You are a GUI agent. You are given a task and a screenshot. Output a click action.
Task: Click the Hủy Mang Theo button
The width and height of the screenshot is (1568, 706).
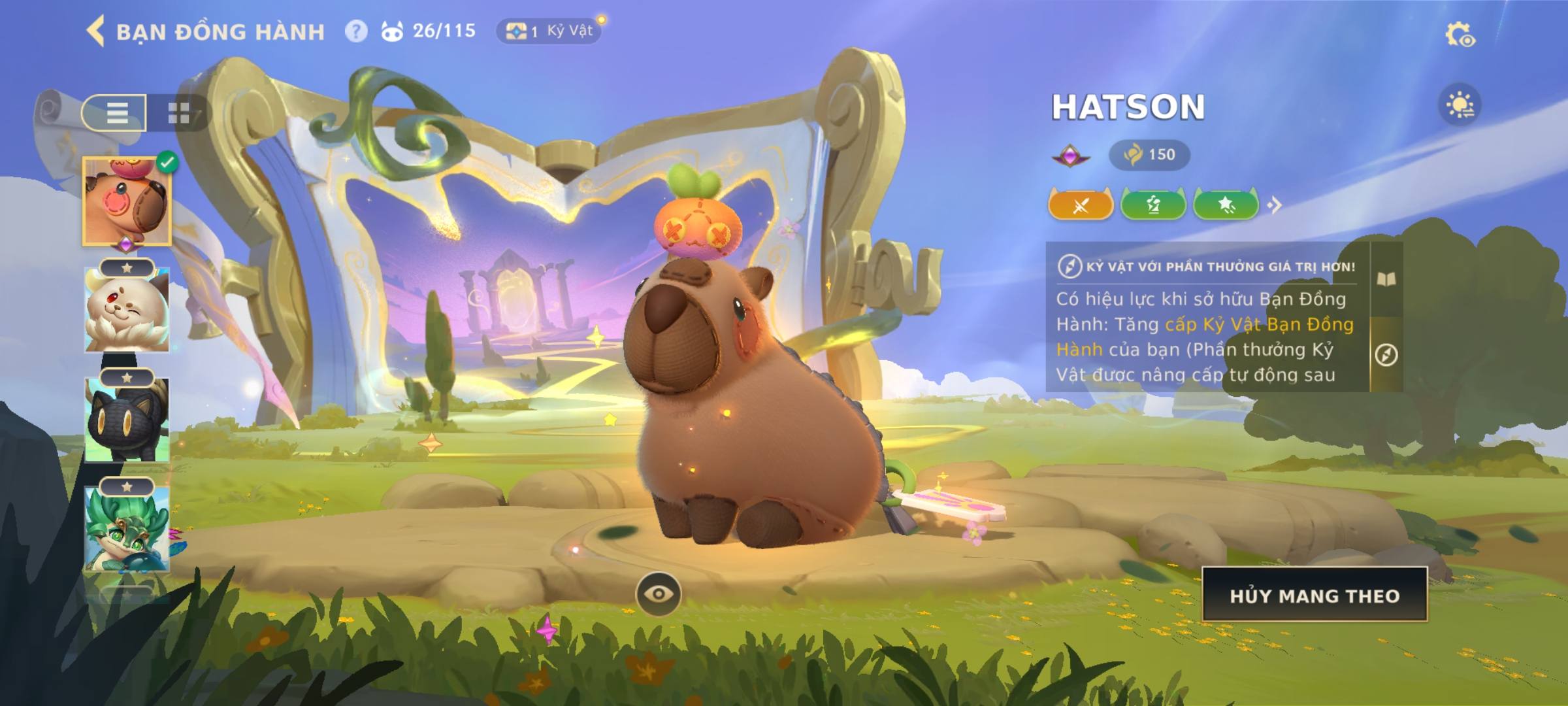click(x=1315, y=595)
